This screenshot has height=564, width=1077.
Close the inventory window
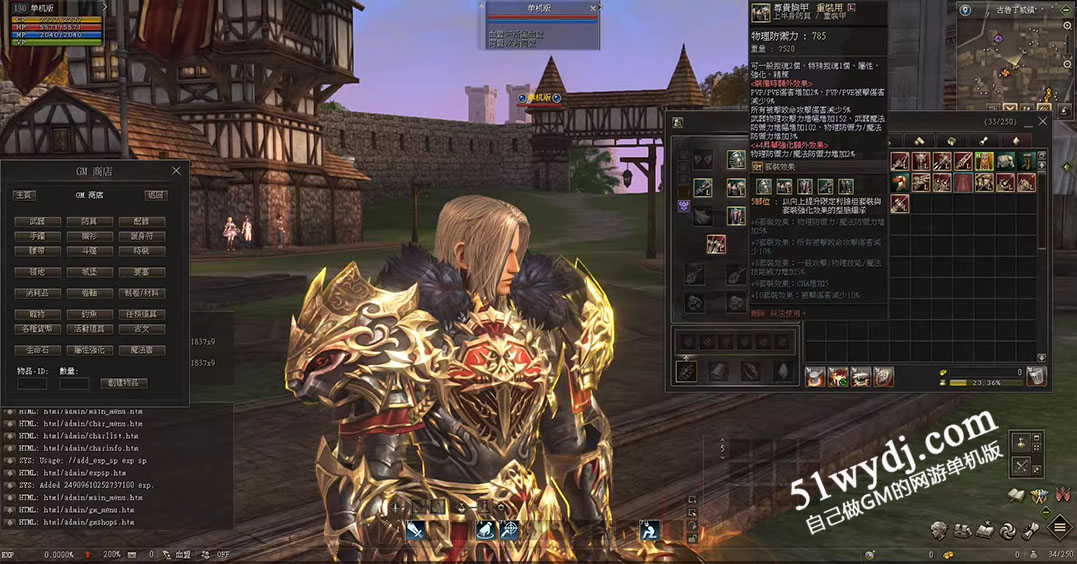1042,122
